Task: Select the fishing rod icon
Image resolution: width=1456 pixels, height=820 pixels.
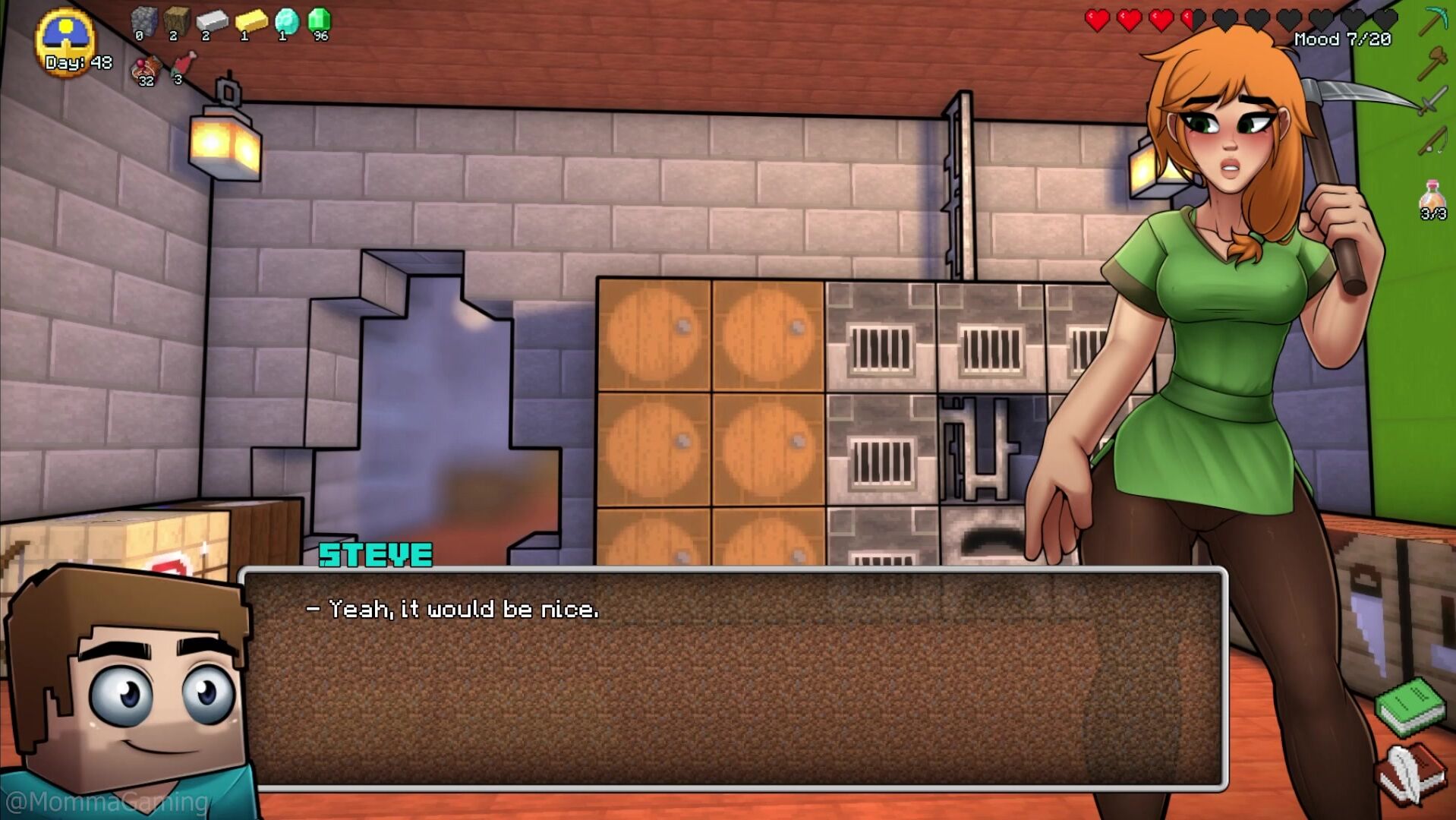Action: pos(1432,140)
